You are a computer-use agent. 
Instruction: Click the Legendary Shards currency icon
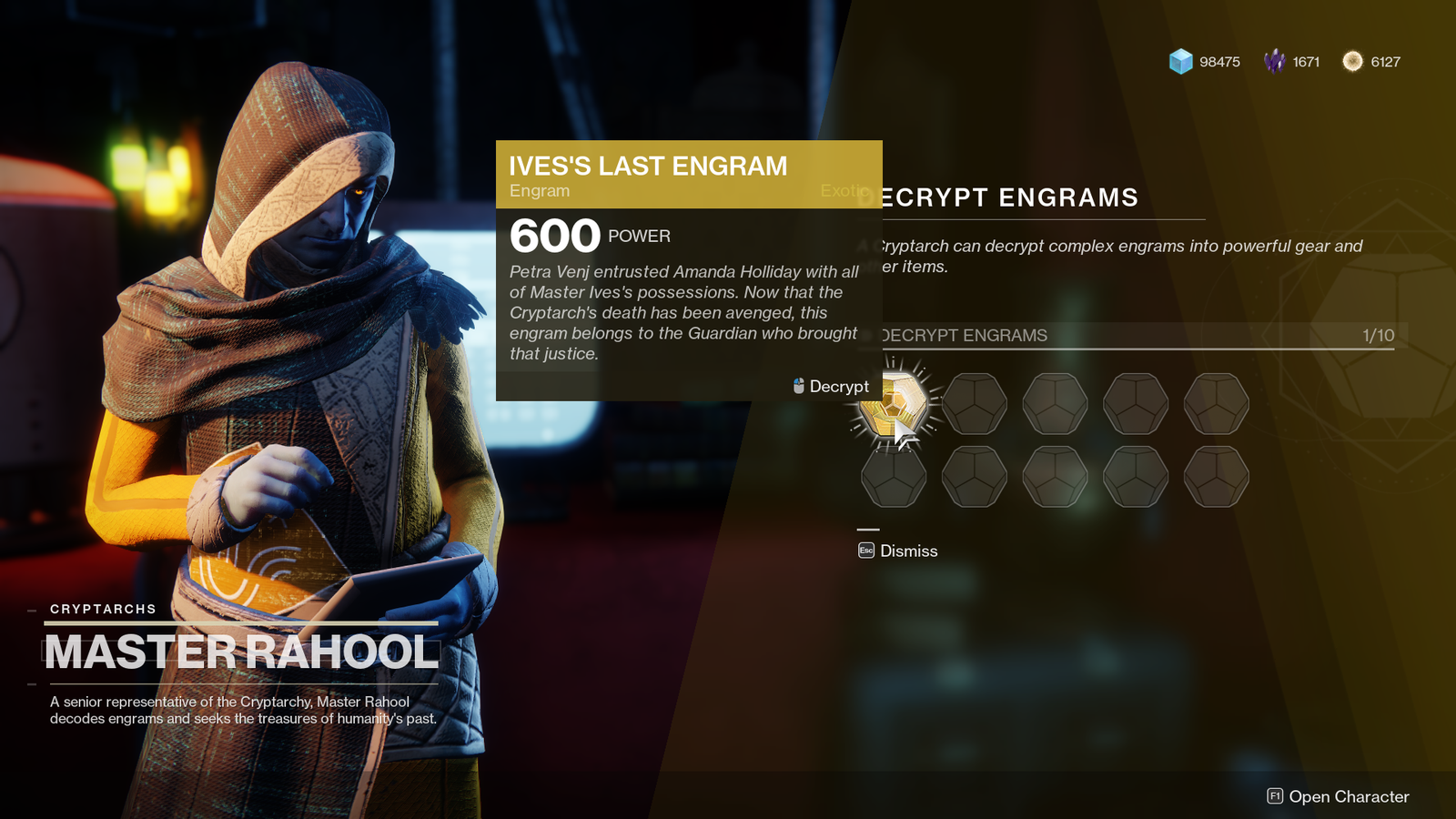(x=1277, y=62)
